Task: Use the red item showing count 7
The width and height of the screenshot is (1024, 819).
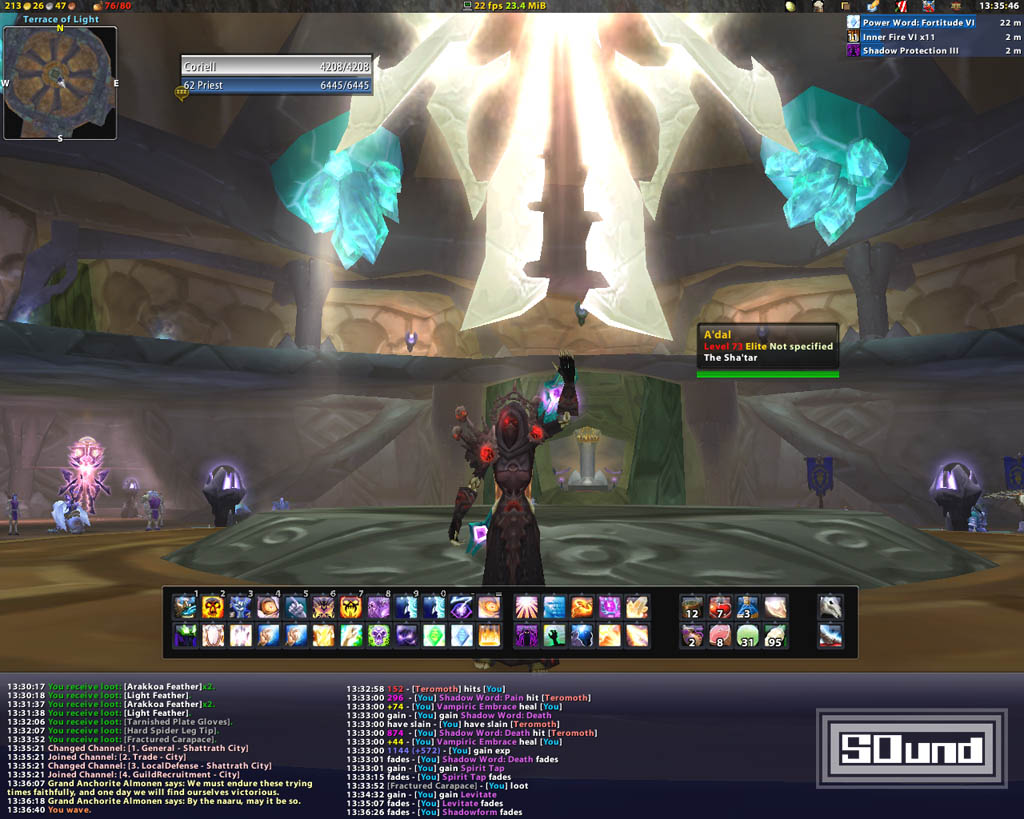Action: (x=720, y=607)
